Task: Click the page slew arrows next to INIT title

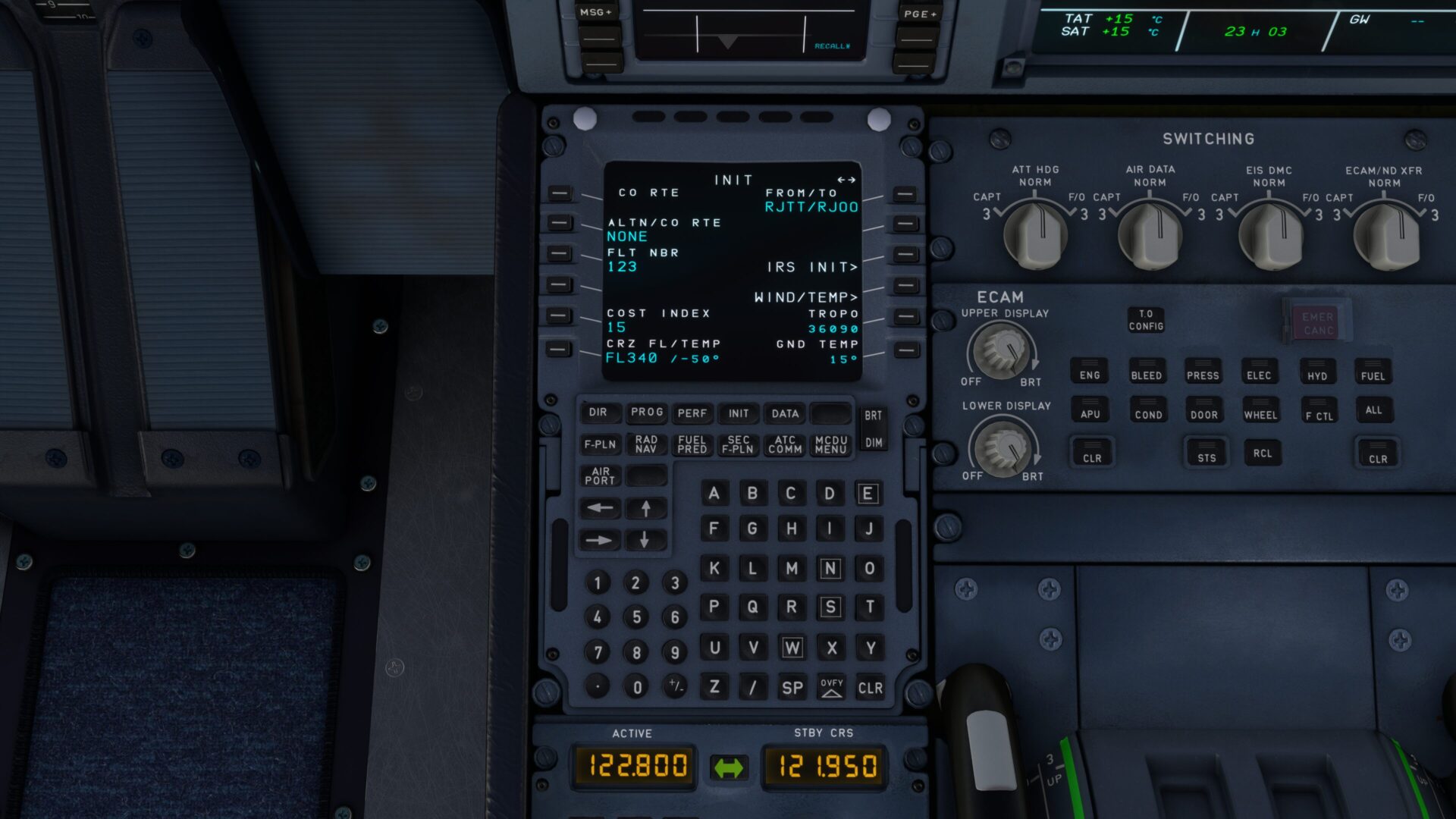Action: 847,180
